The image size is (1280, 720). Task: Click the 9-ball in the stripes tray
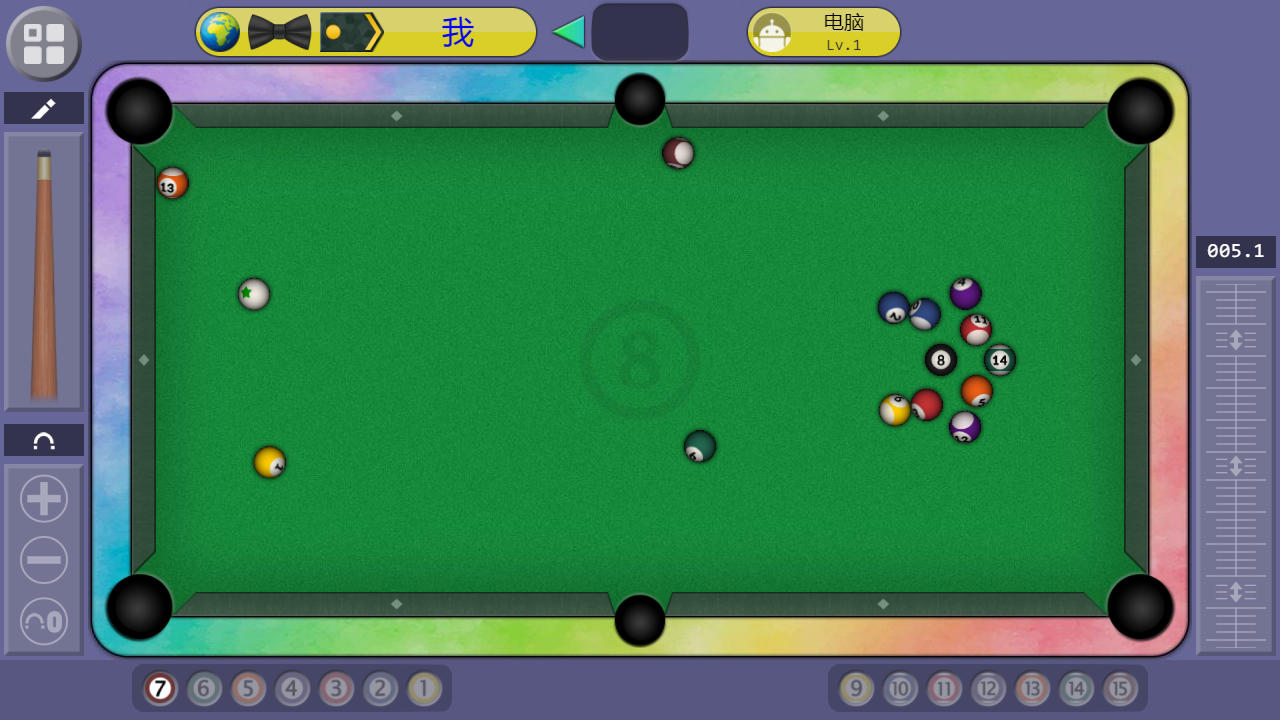pyautogui.click(x=855, y=689)
